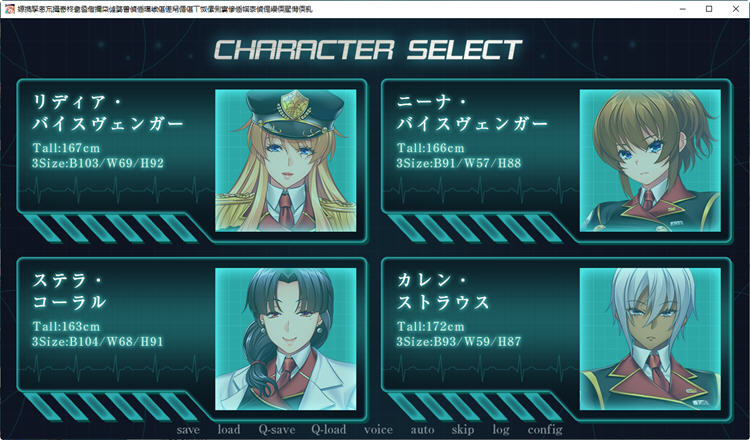The width and height of the screenshot is (750, 440).
Task: Open the load menu
Action: click(228, 429)
